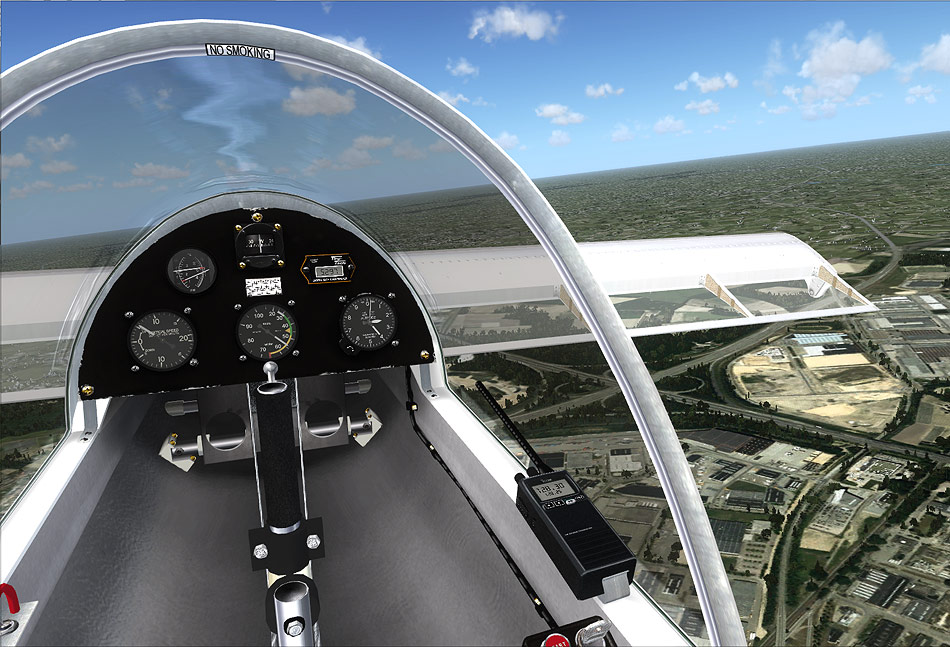Click the altimeter gauge on the panel

point(368,322)
